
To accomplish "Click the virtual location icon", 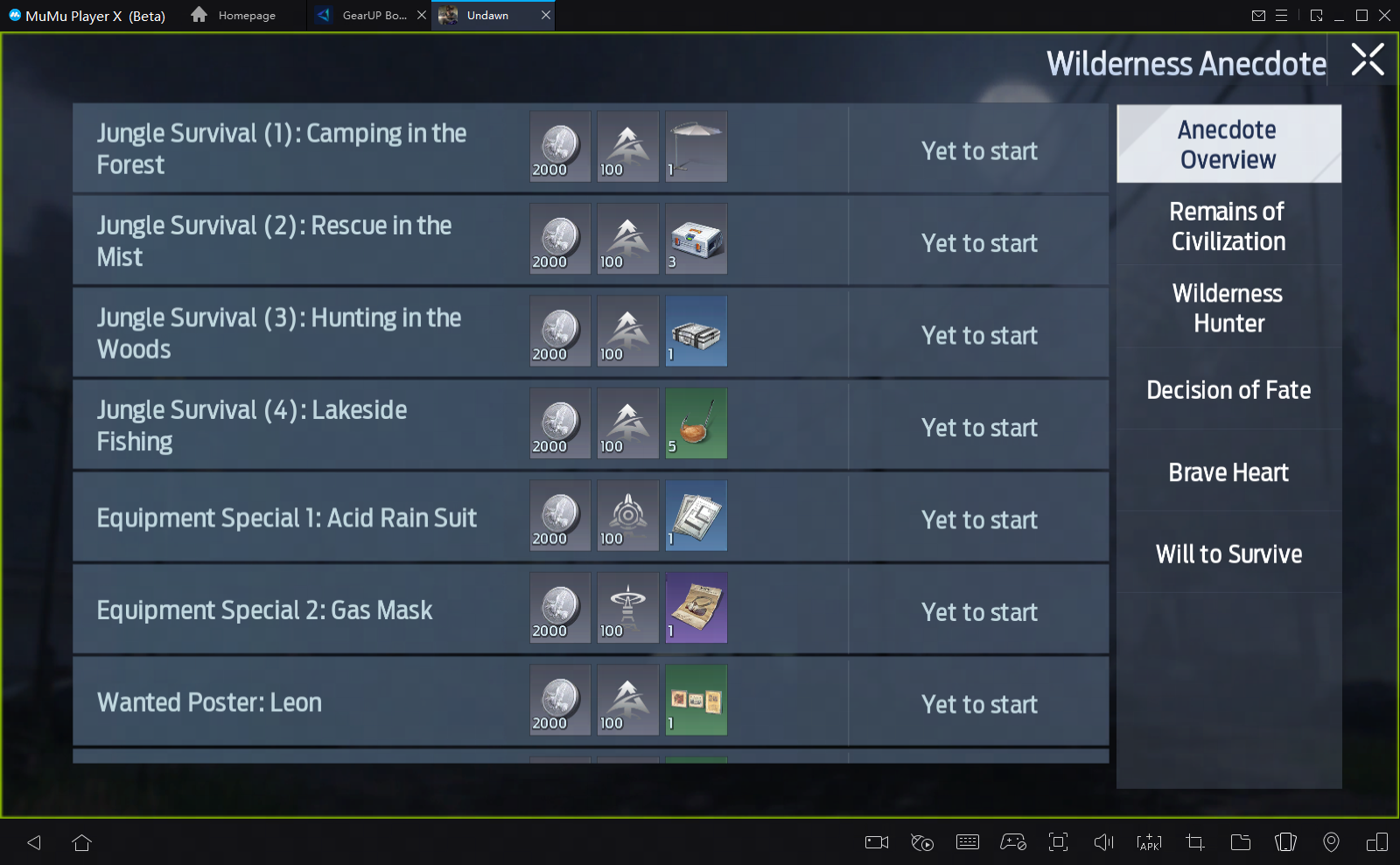I will point(1333,842).
